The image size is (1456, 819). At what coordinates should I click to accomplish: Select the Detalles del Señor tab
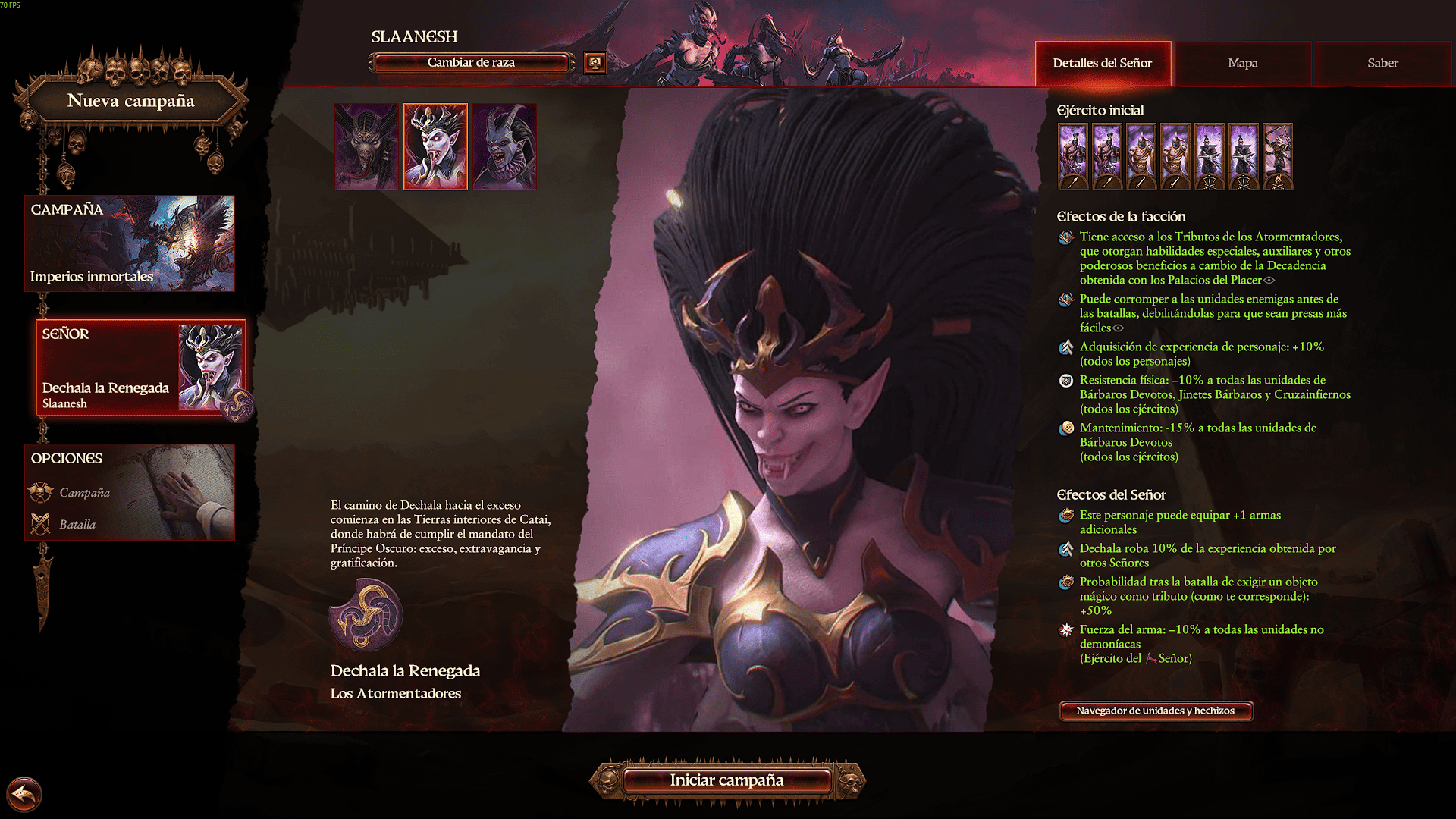point(1102,64)
